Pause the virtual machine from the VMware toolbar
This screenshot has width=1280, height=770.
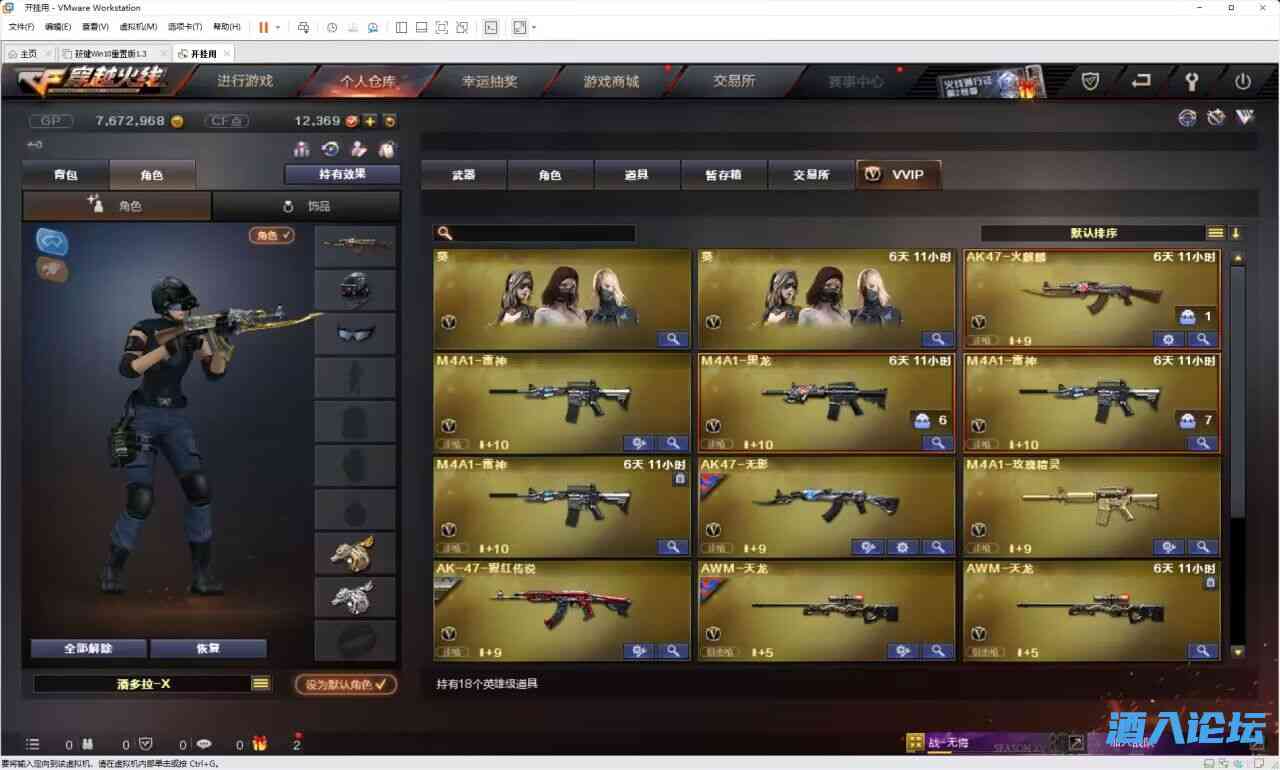[x=265, y=27]
